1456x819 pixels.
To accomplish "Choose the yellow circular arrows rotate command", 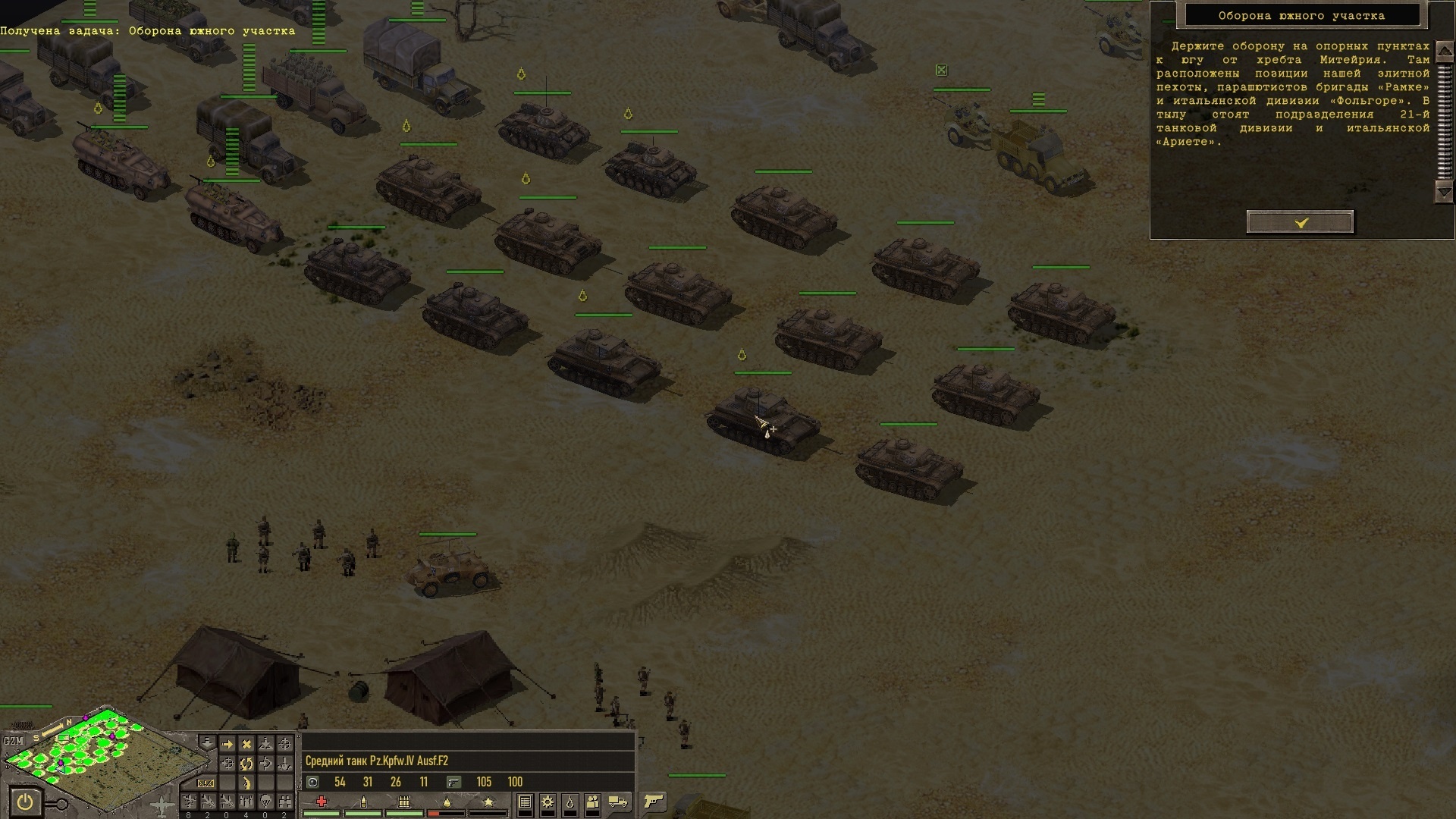I will (x=246, y=764).
